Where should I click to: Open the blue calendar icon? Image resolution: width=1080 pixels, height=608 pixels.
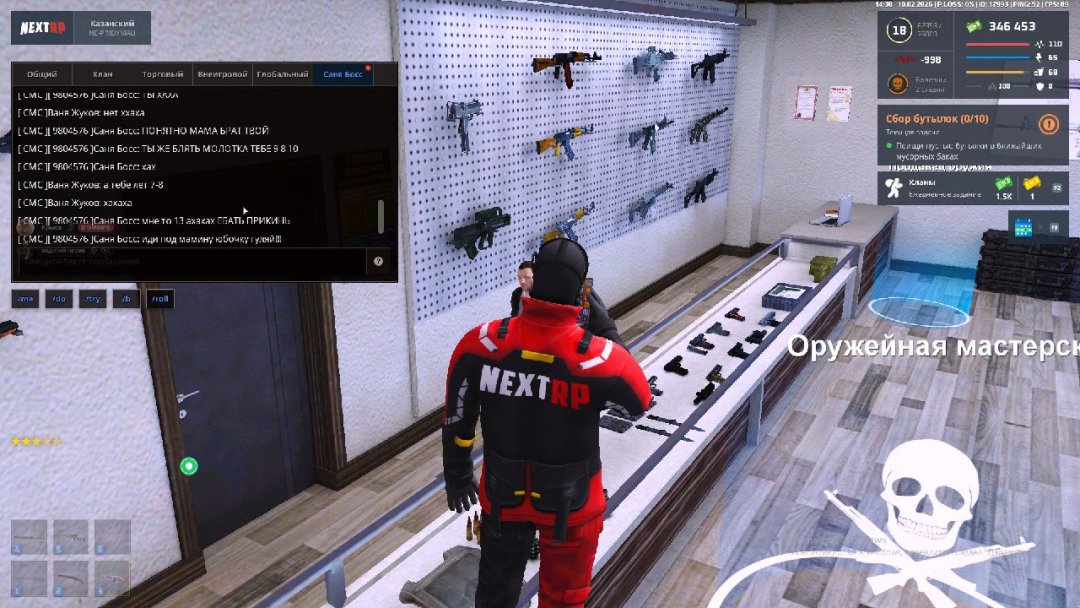[x=1023, y=228]
